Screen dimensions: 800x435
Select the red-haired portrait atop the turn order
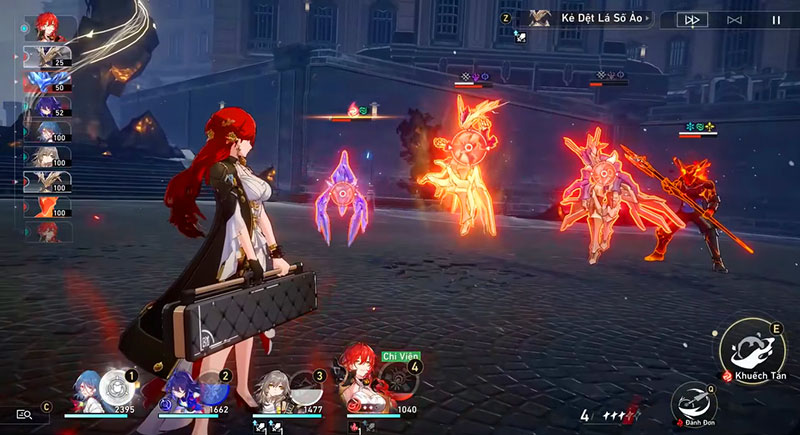[47, 27]
